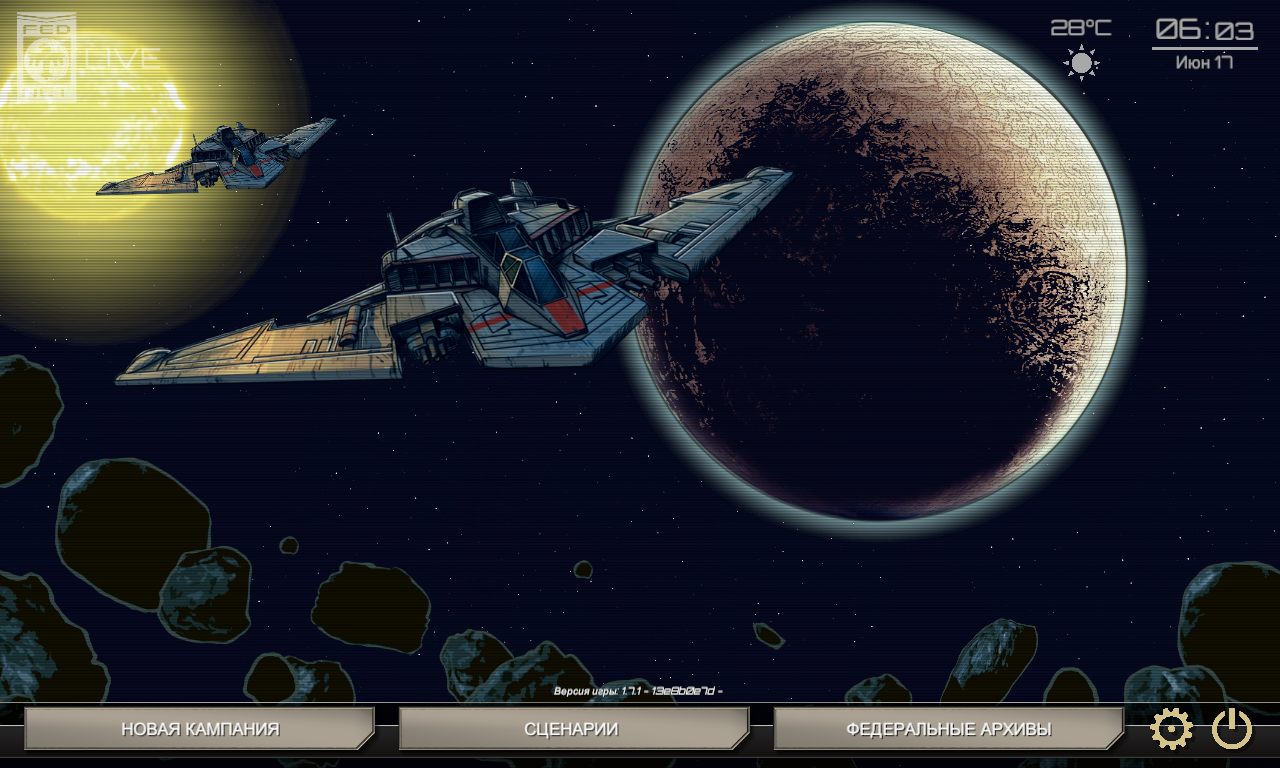Click the sun symbol under the temperature
This screenshot has height=768, width=1280.
point(1080,60)
